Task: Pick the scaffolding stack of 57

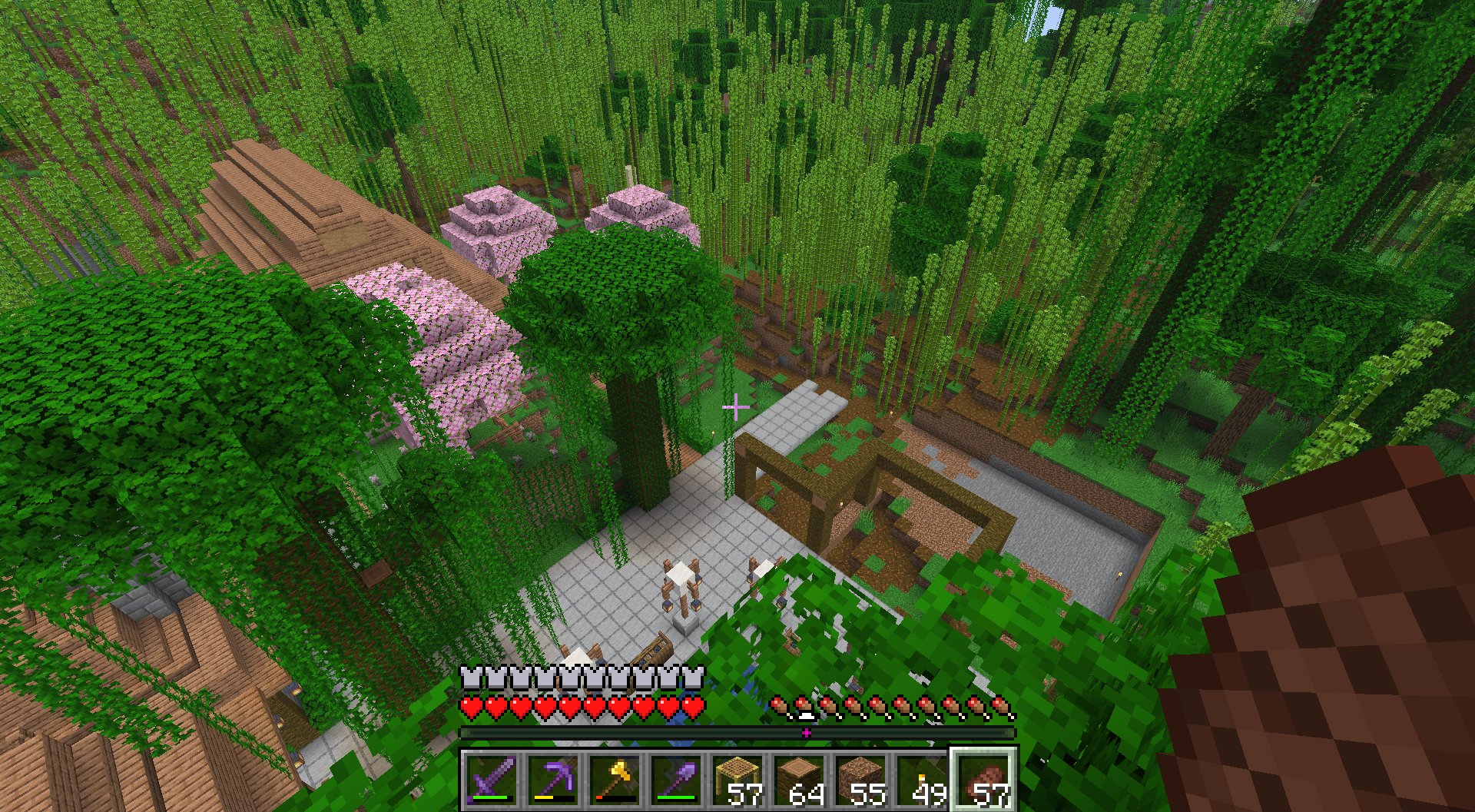Action: coord(738,779)
